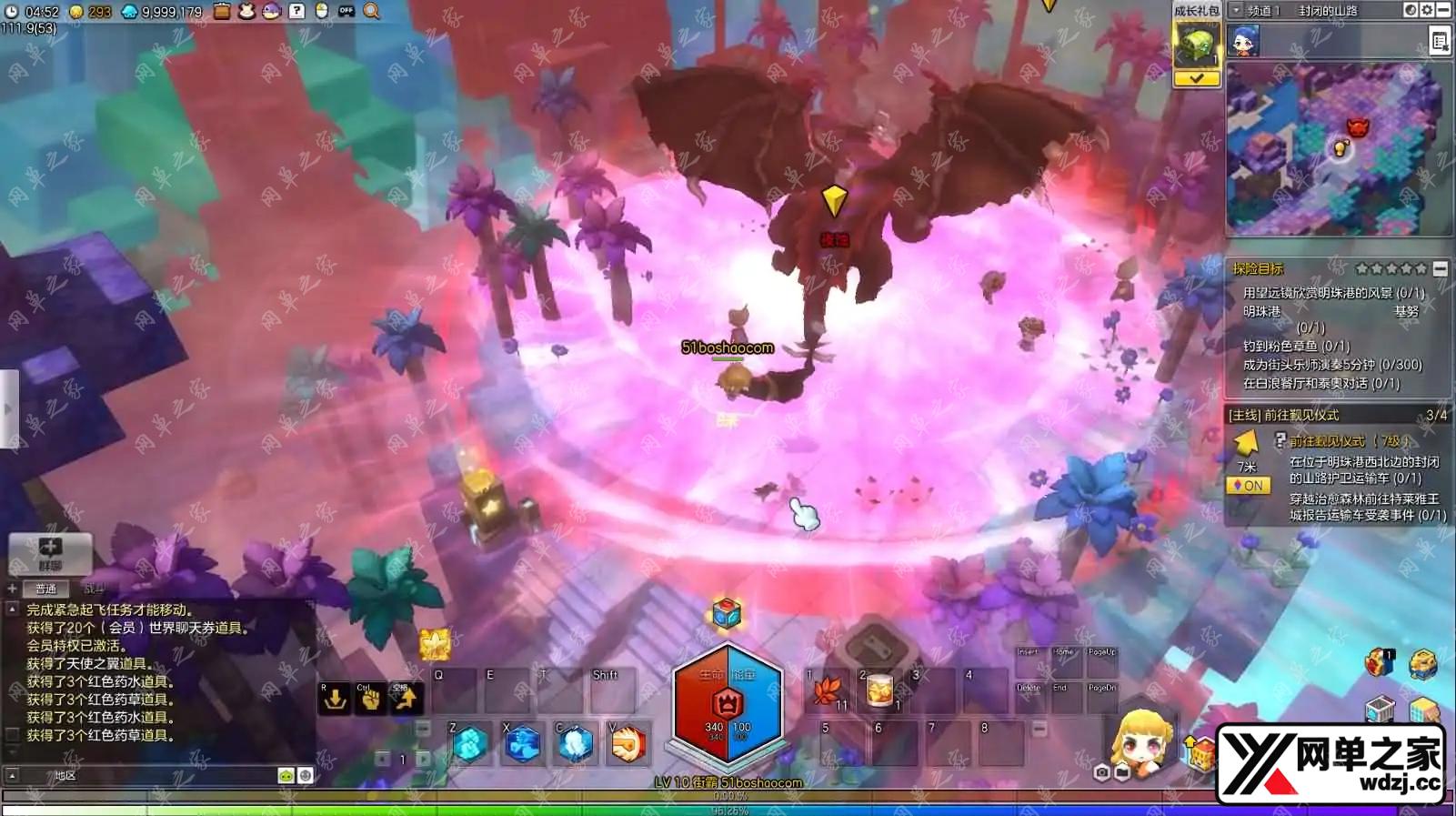This screenshot has width=1456, height=816.
Task: Open the channel selection dropdown
Action: (1236, 11)
